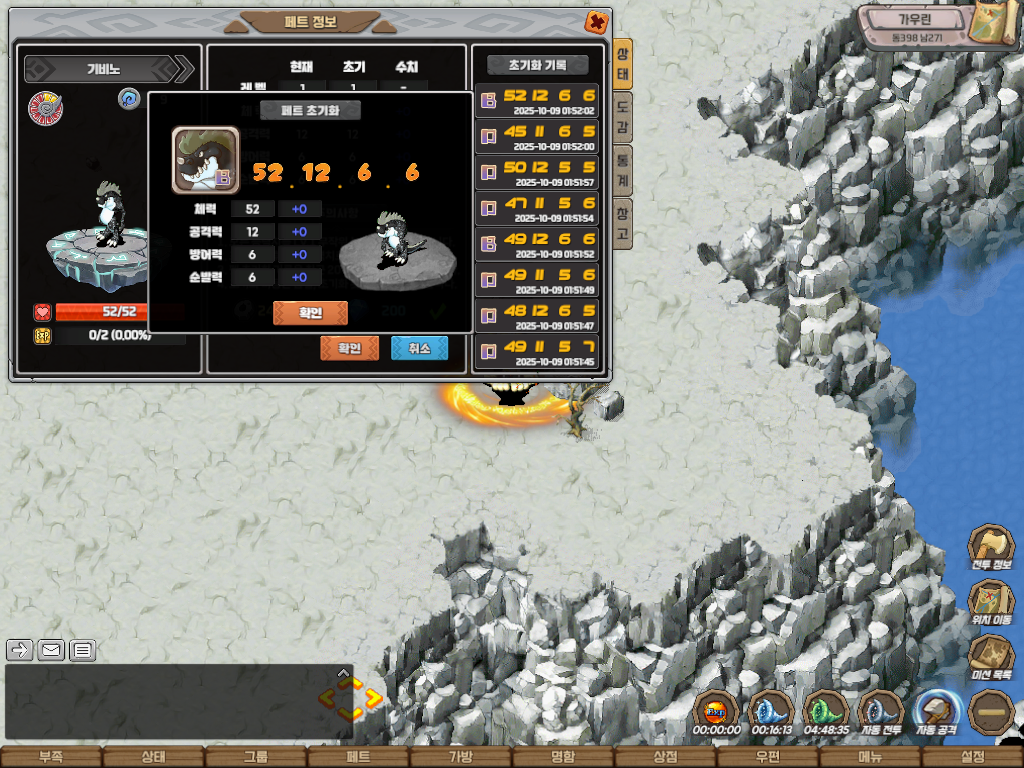
Task: Open 전투 정보 battle info
Action: (x=991, y=548)
